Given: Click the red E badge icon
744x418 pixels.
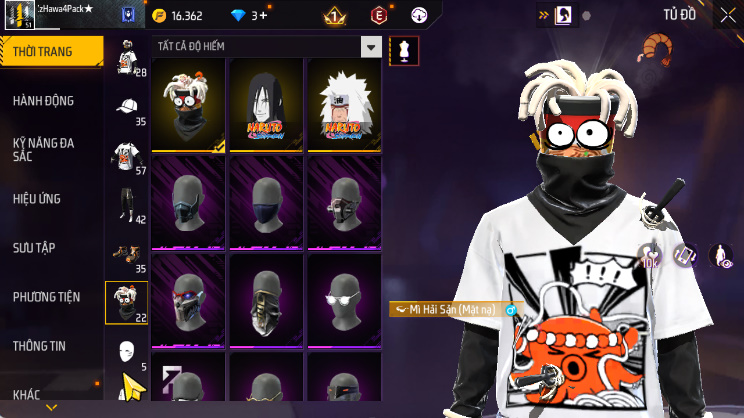Looking at the screenshot, I should (x=380, y=16).
